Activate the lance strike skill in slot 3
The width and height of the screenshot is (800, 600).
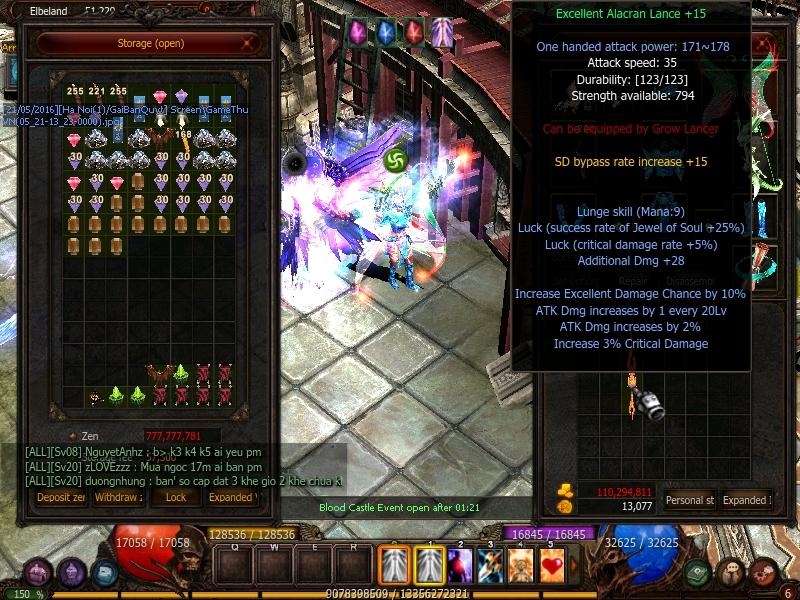point(491,567)
